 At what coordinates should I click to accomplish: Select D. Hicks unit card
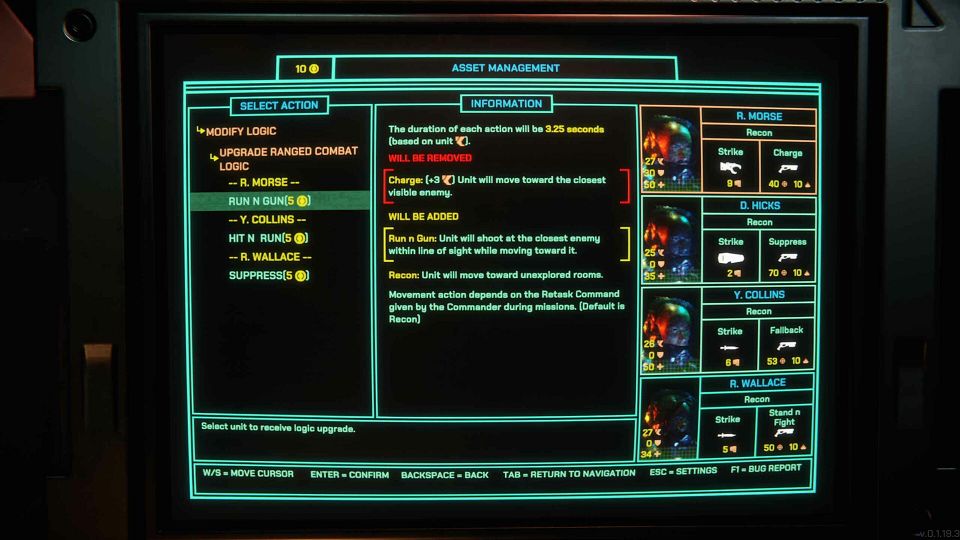tap(759, 205)
